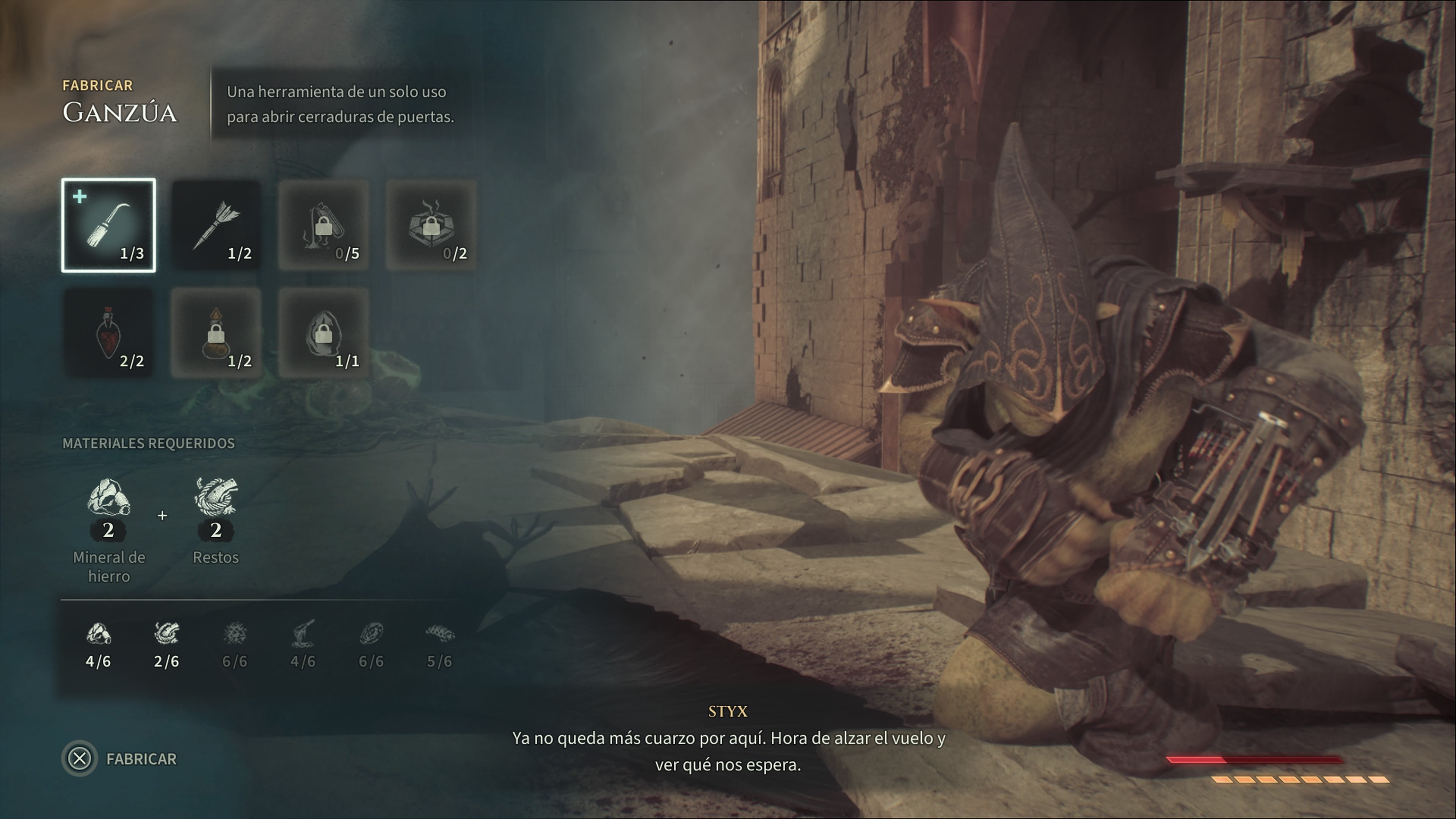
Task: Select the locked acid vial recipe (0/5)
Action: point(323,225)
